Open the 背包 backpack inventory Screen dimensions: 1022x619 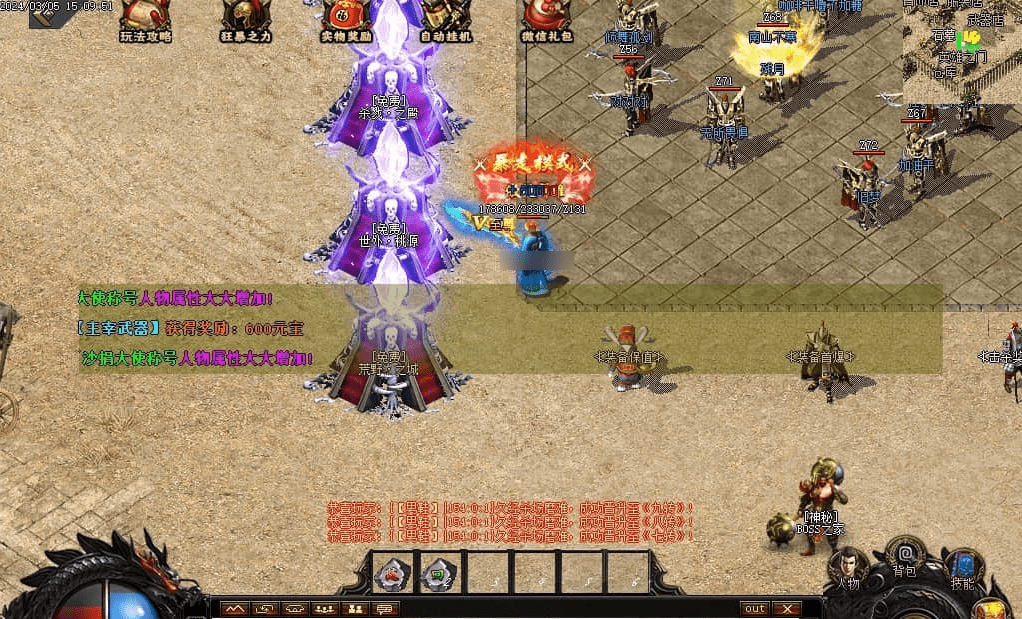point(905,556)
